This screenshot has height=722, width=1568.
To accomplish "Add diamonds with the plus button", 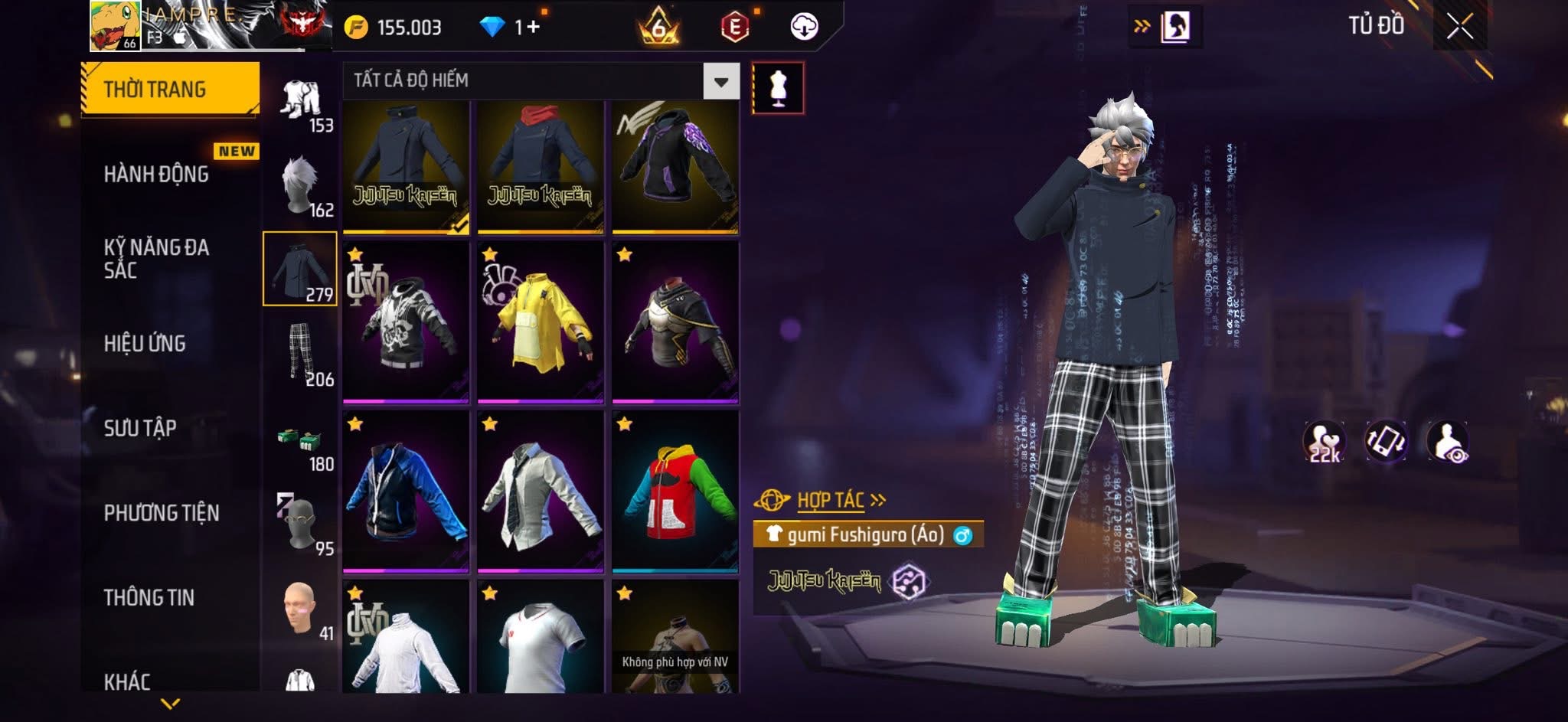I will point(533,28).
